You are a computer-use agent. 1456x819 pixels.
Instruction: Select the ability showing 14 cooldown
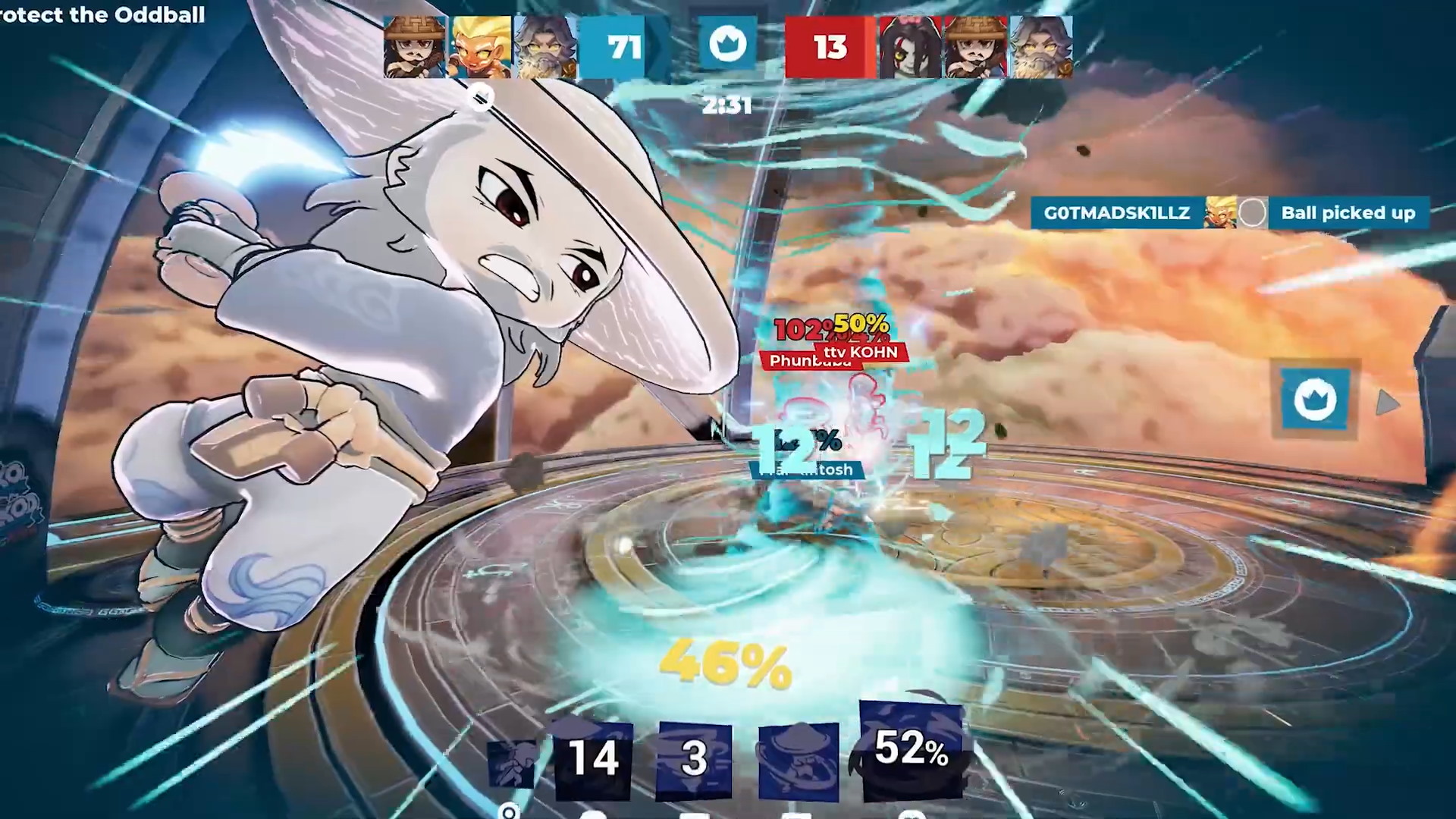pyautogui.click(x=593, y=758)
